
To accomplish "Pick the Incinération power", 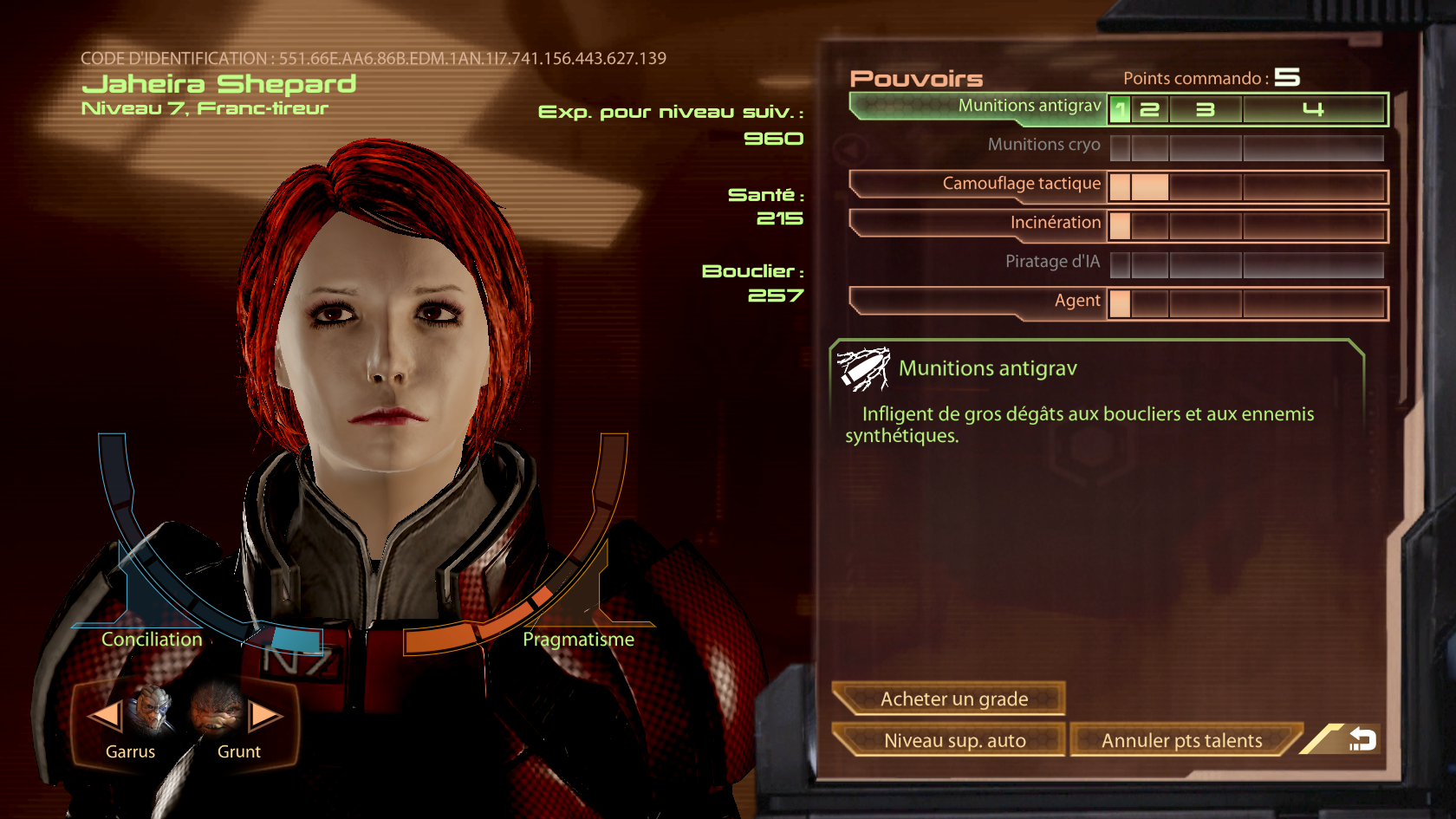I will (979, 224).
